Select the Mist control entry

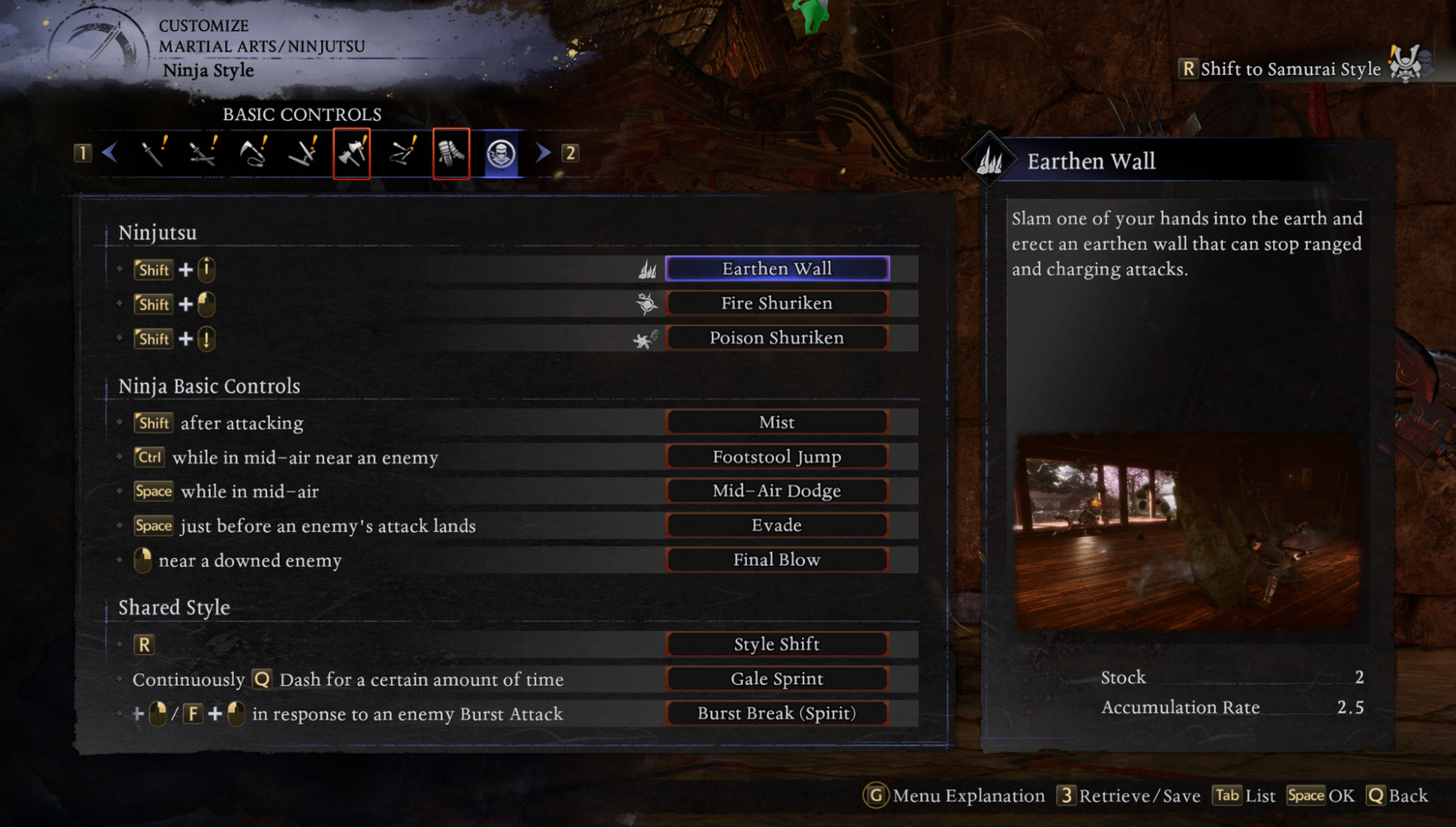point(777,422)
